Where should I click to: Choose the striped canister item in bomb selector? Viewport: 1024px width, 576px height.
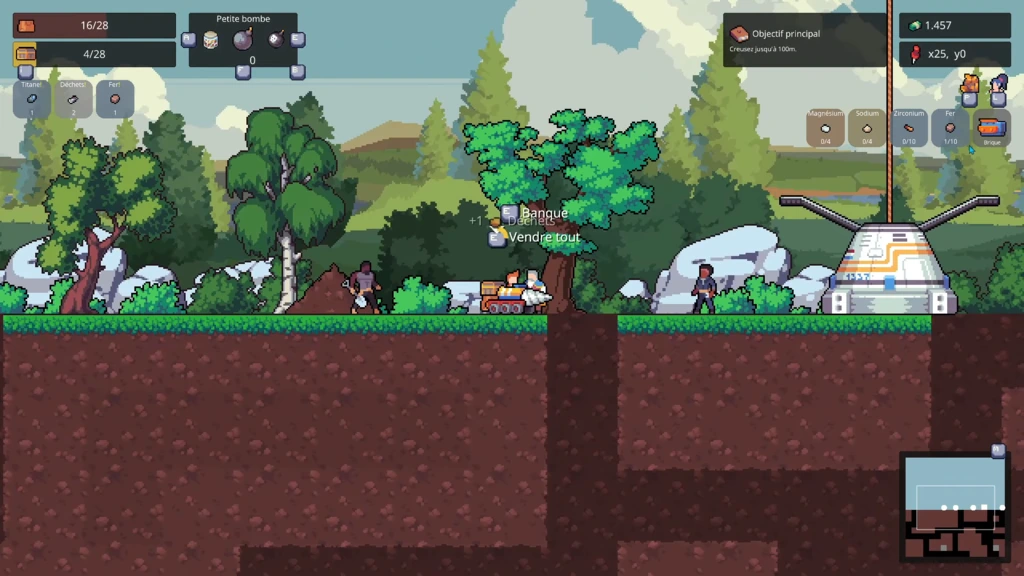pos(211,40)
